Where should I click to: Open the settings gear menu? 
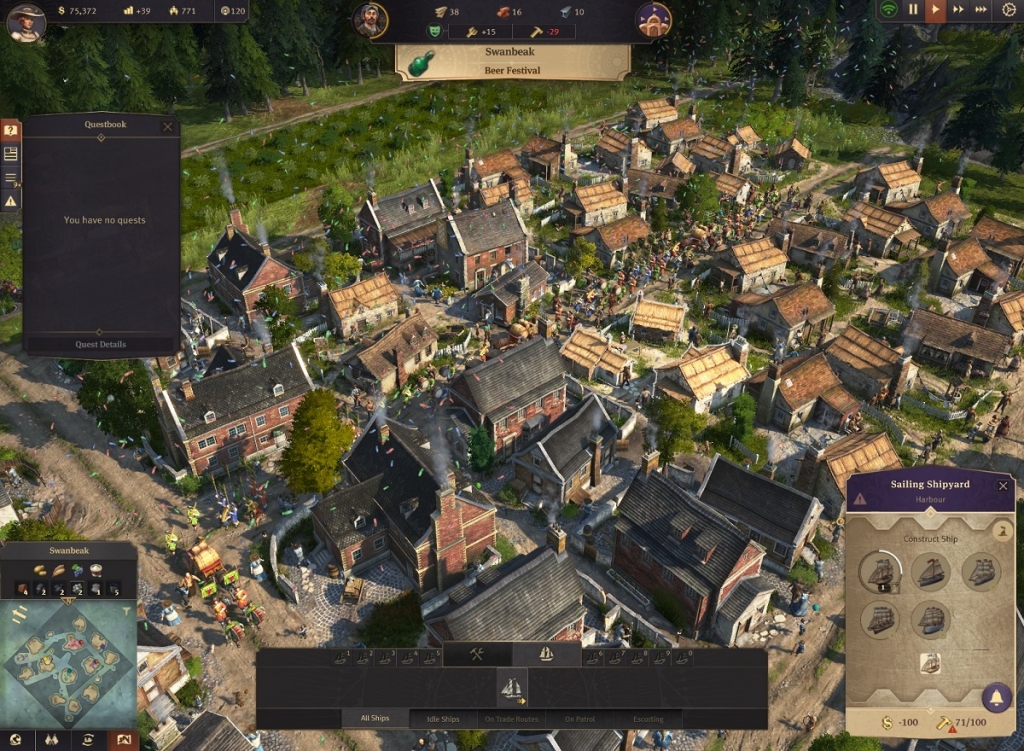pos(1008,10)
